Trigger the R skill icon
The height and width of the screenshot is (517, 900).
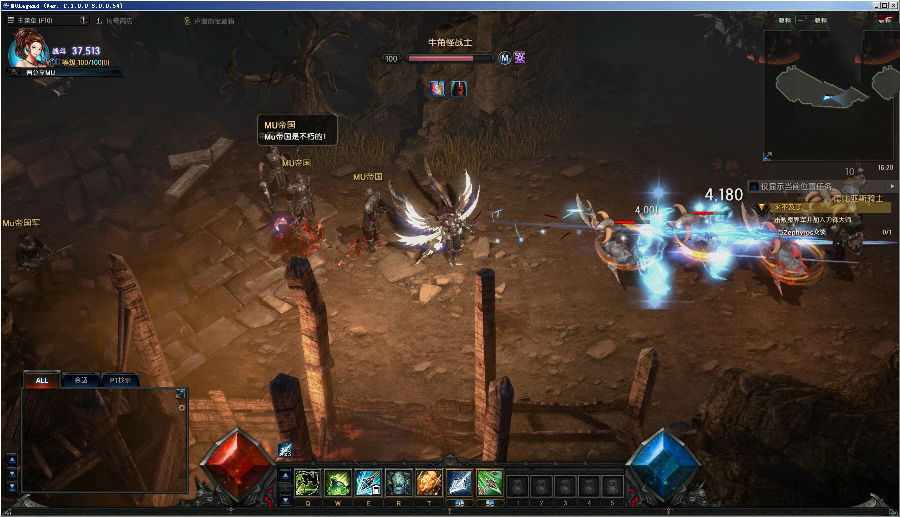point(398,482)
